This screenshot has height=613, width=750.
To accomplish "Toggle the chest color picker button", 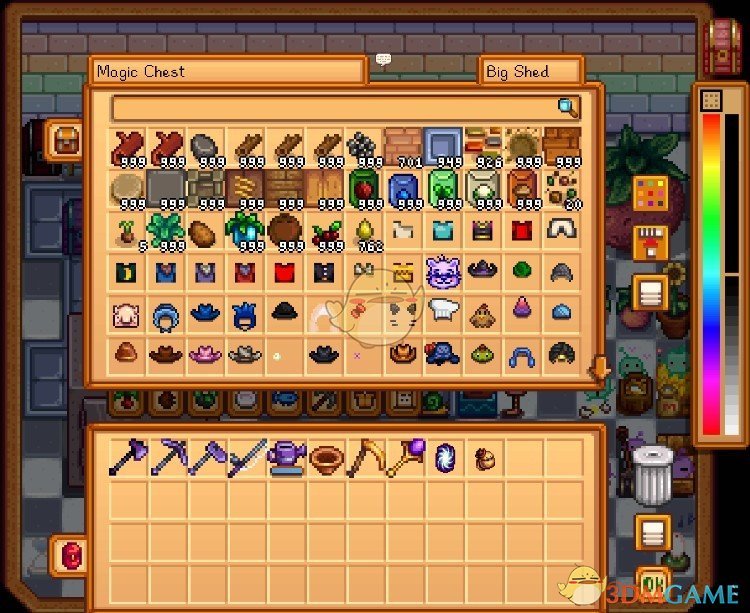I will 651,191.
